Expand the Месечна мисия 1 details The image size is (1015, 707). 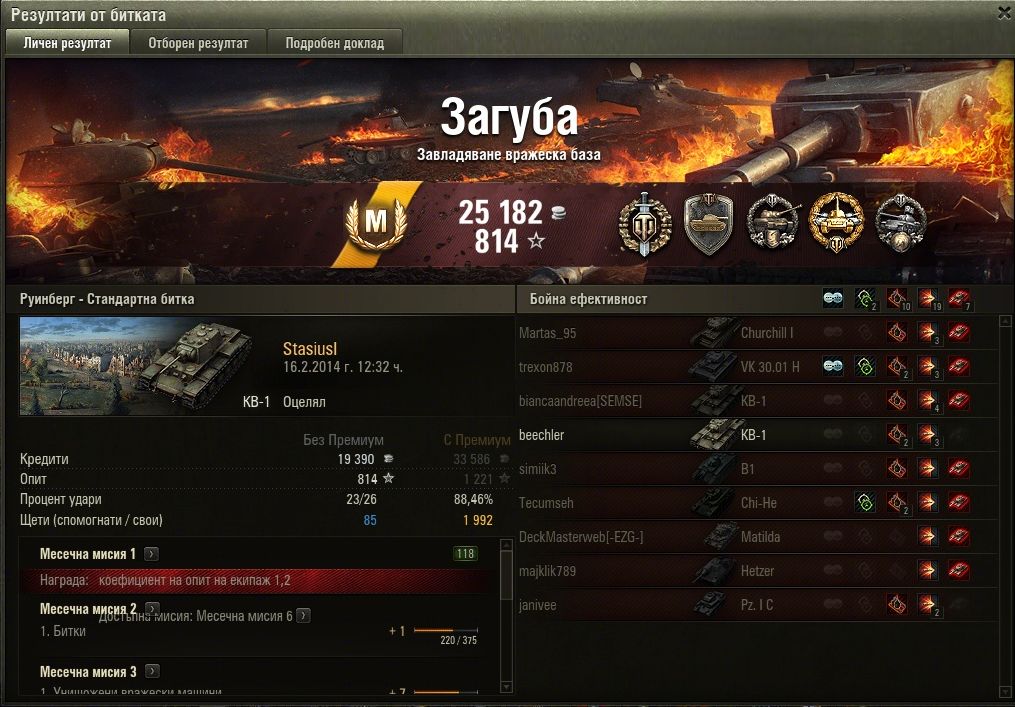(151, 554)
